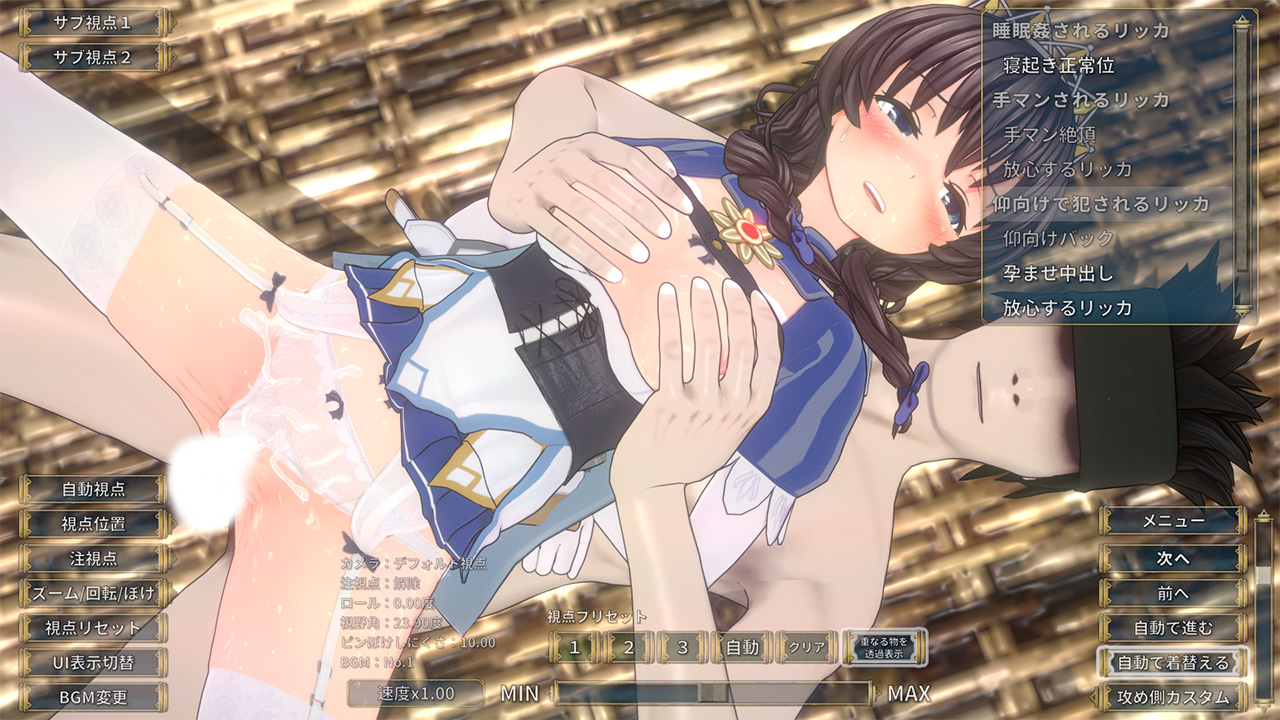Switch to サブ視点1 camera
Image resolution: width=1280 pixels, height=720 pixels.
pyautogui.click(x=91, y=22)
